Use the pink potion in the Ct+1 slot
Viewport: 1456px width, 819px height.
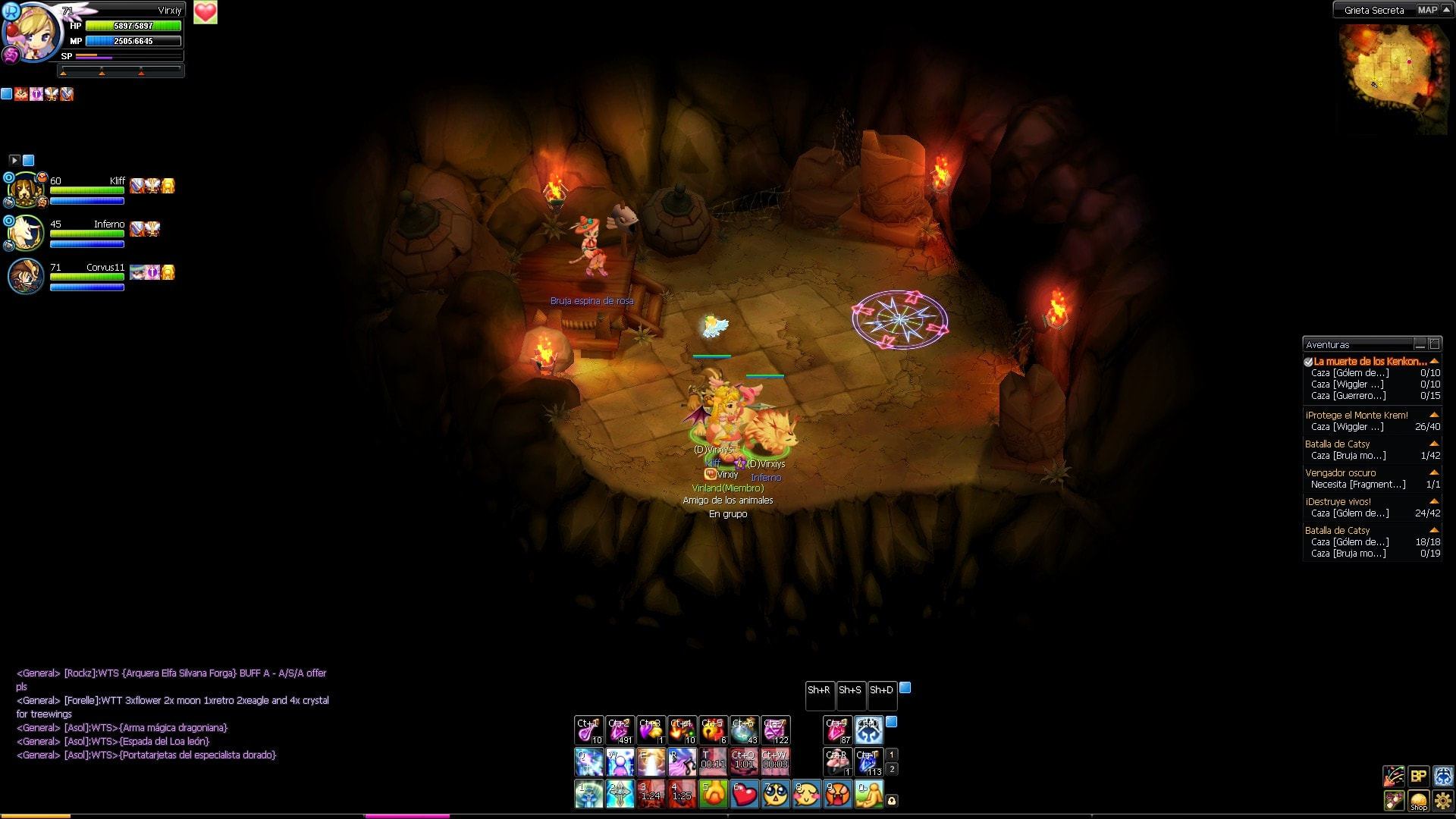point(588,730)
